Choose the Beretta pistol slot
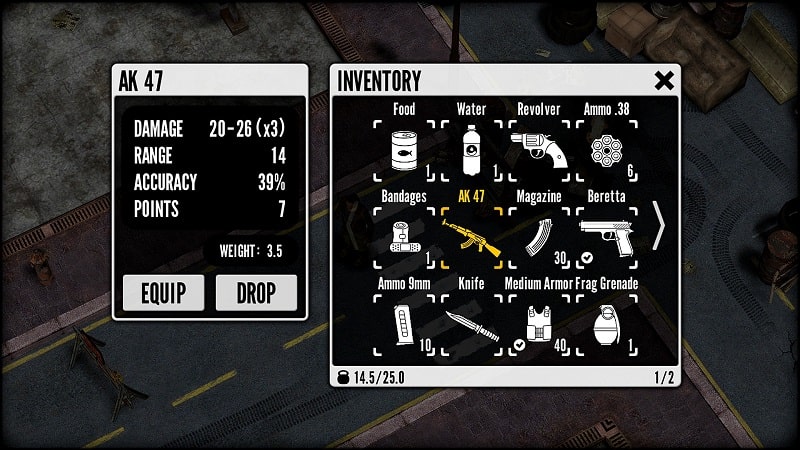 [x=607, y=238]
